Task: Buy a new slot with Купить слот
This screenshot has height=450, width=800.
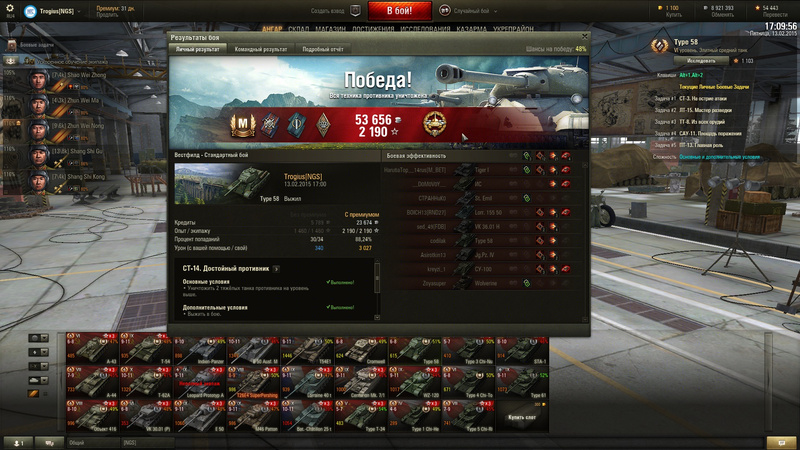Action: point(522,415)
